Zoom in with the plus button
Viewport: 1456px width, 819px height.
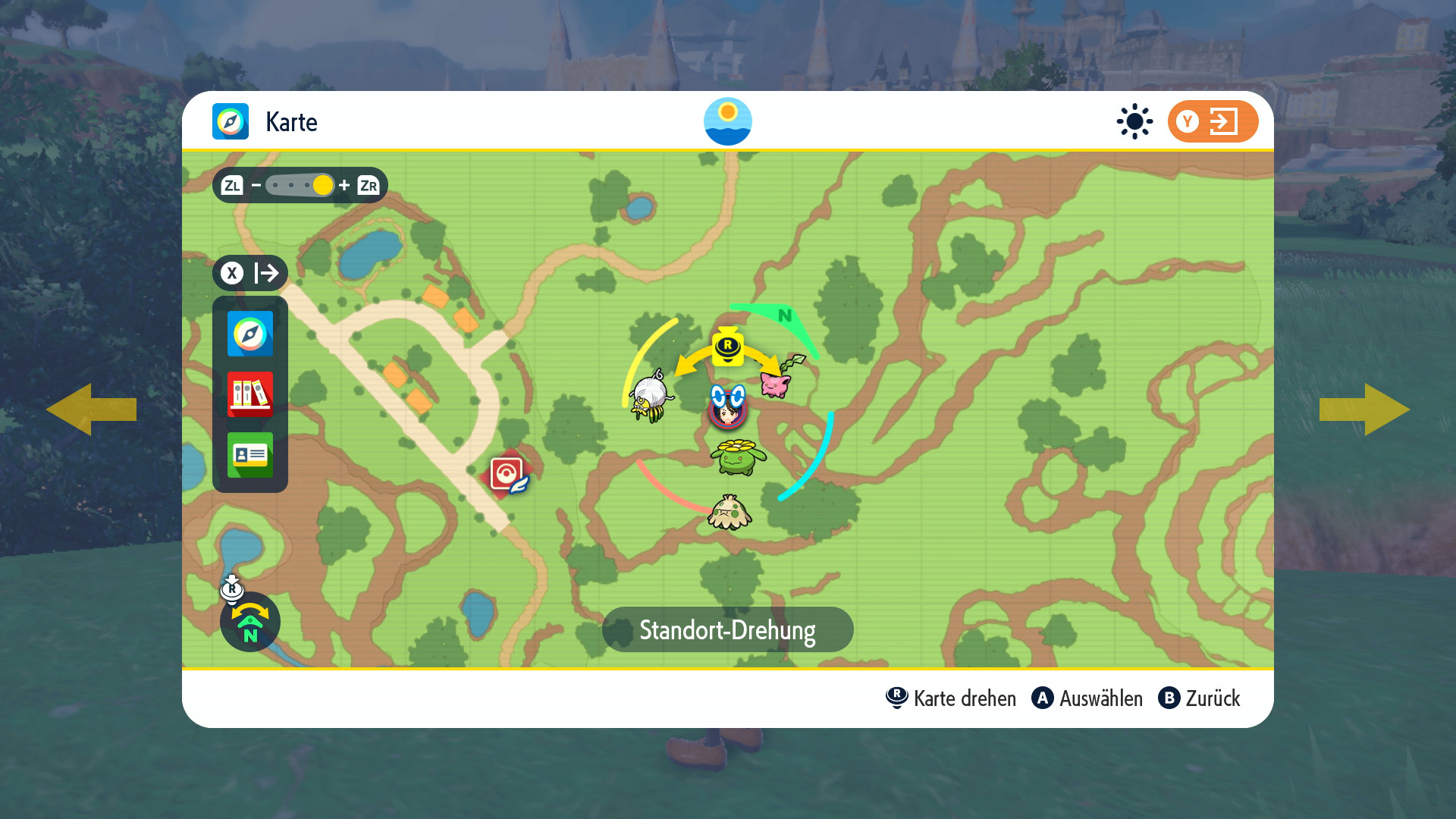tap(344, 185)
